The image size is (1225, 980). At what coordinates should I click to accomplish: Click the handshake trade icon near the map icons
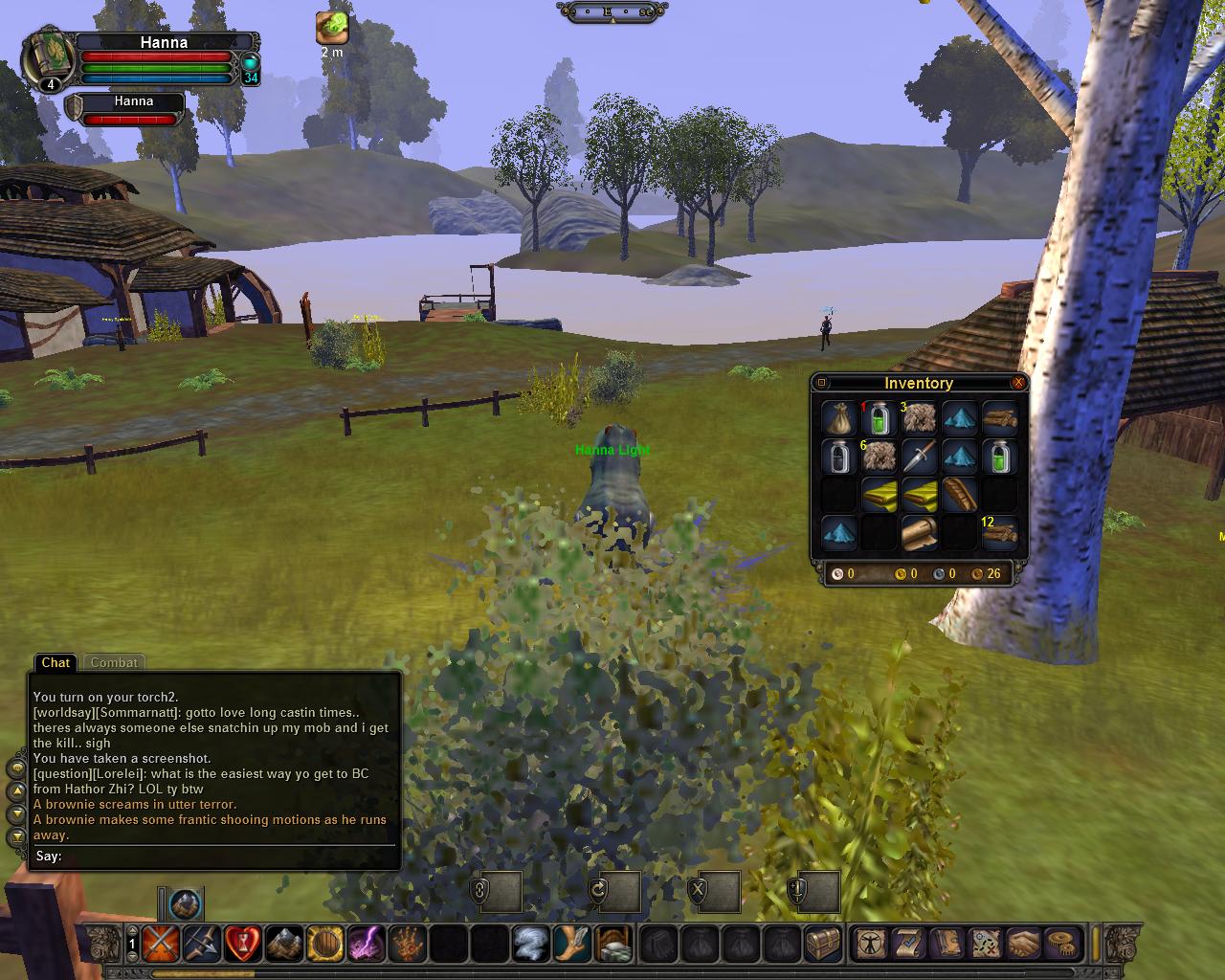(1021, 944)
